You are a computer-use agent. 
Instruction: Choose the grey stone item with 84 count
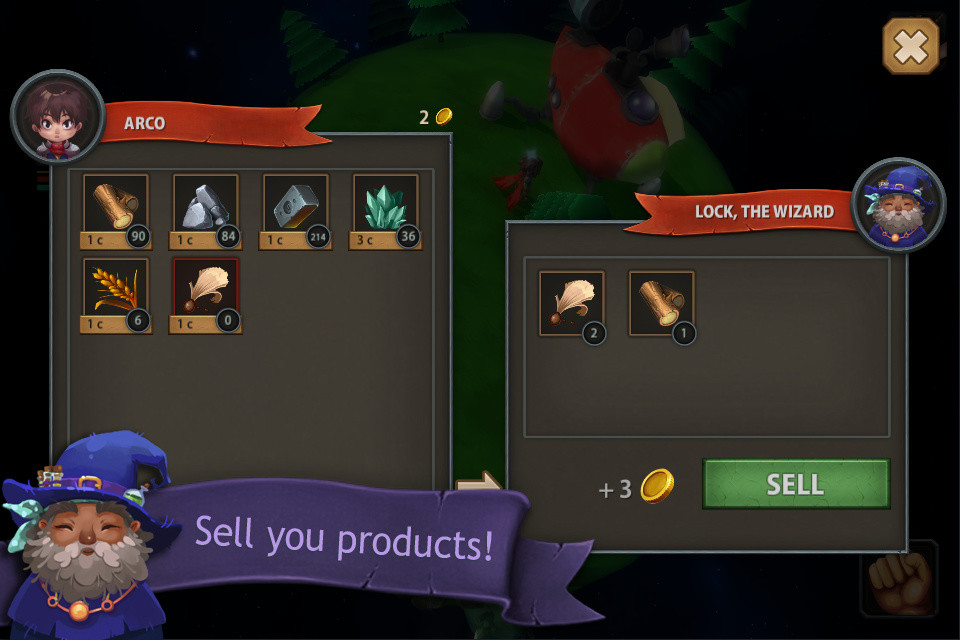(x=206, y=205)
